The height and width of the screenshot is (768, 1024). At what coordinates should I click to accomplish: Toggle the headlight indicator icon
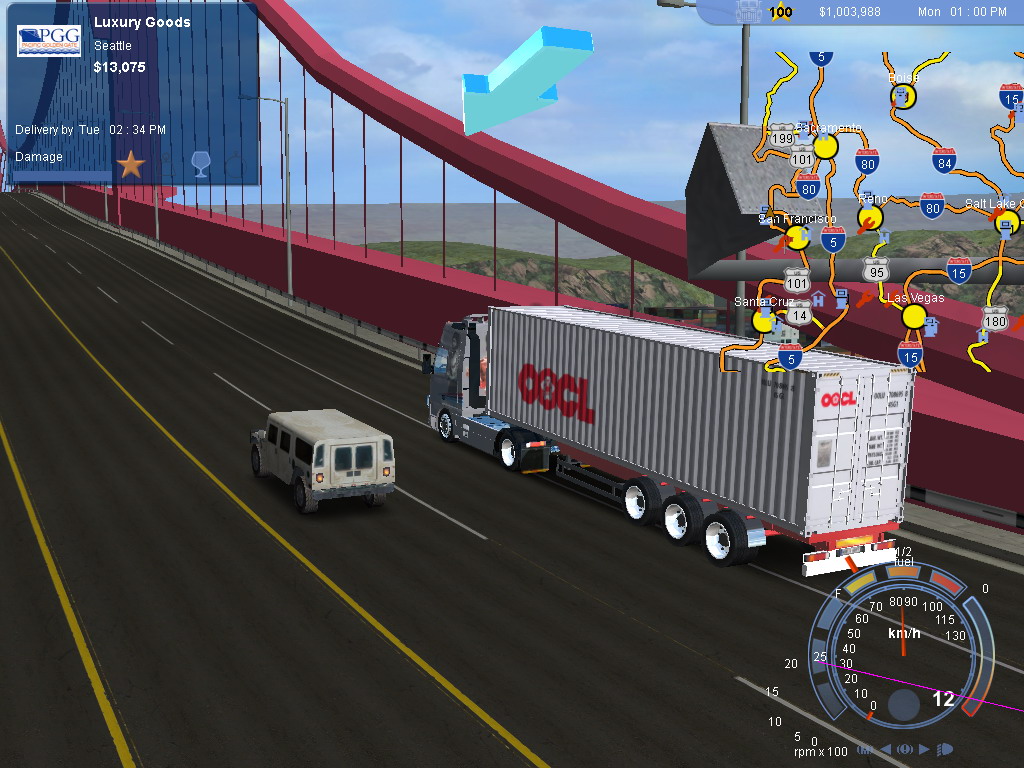(x=945, y=749)
